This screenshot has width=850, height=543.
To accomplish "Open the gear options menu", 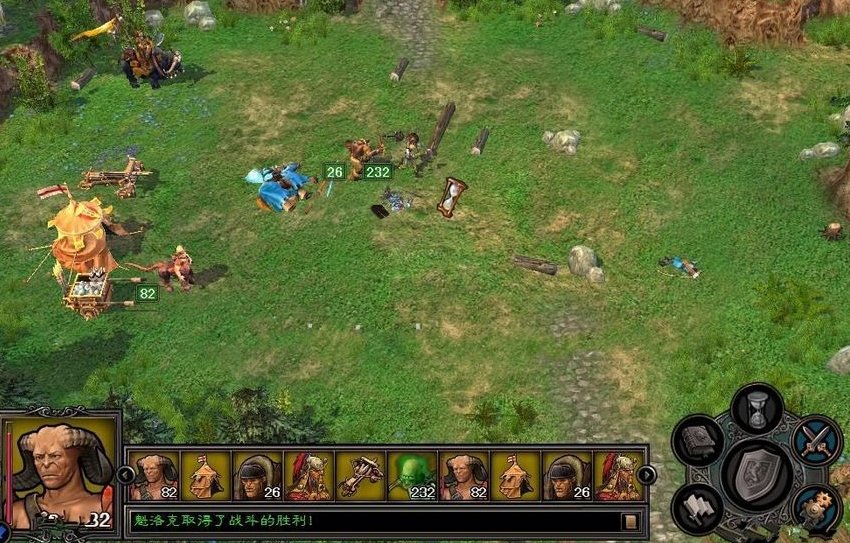I will point(815,508).
